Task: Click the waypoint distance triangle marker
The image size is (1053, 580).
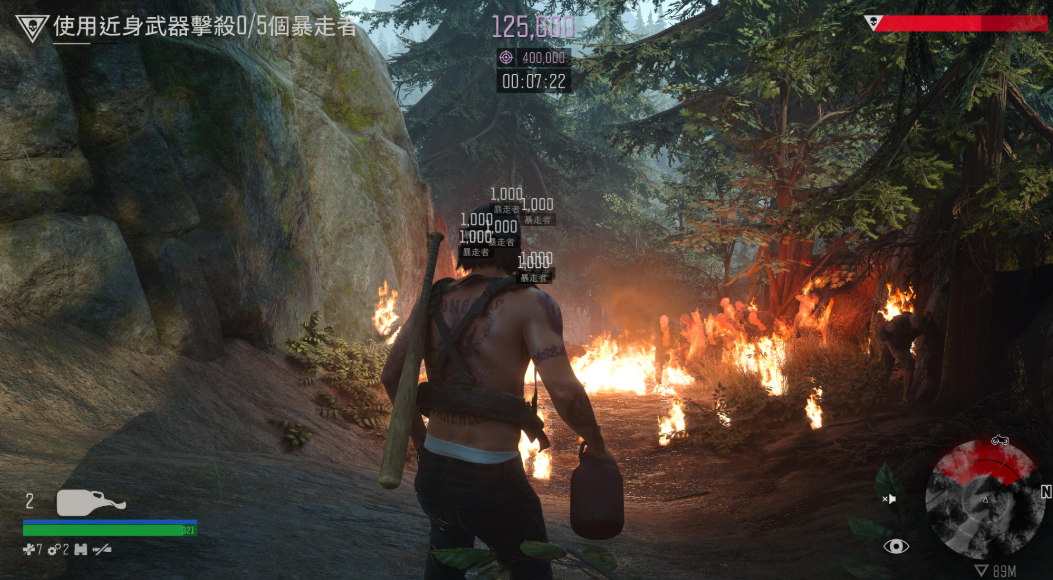Action: tap(982, 570)
